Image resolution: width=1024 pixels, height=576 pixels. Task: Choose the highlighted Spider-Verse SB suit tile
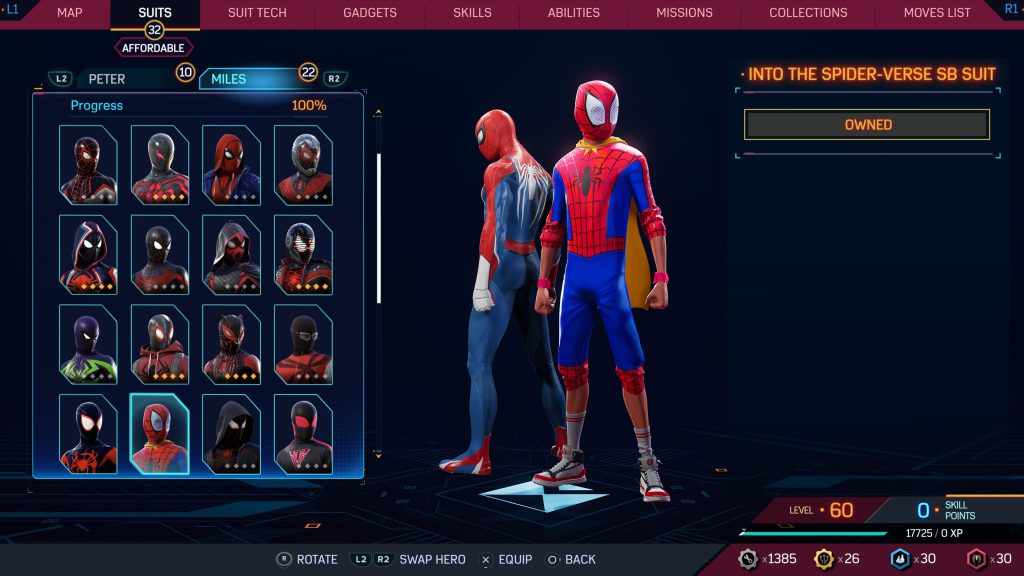pyautogui.click(x=159, y=434)
